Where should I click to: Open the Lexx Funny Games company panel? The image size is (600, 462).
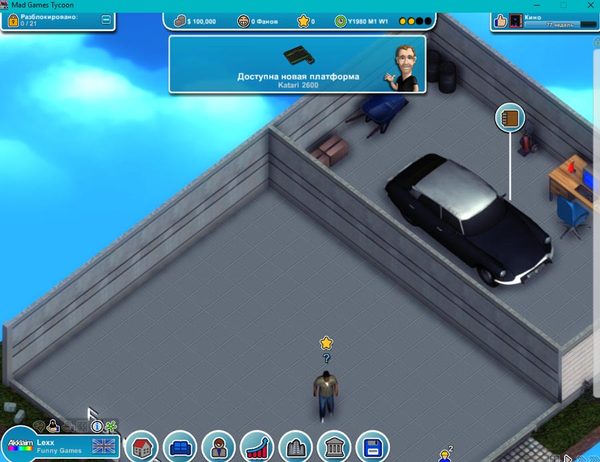click(x=60, y=444)
